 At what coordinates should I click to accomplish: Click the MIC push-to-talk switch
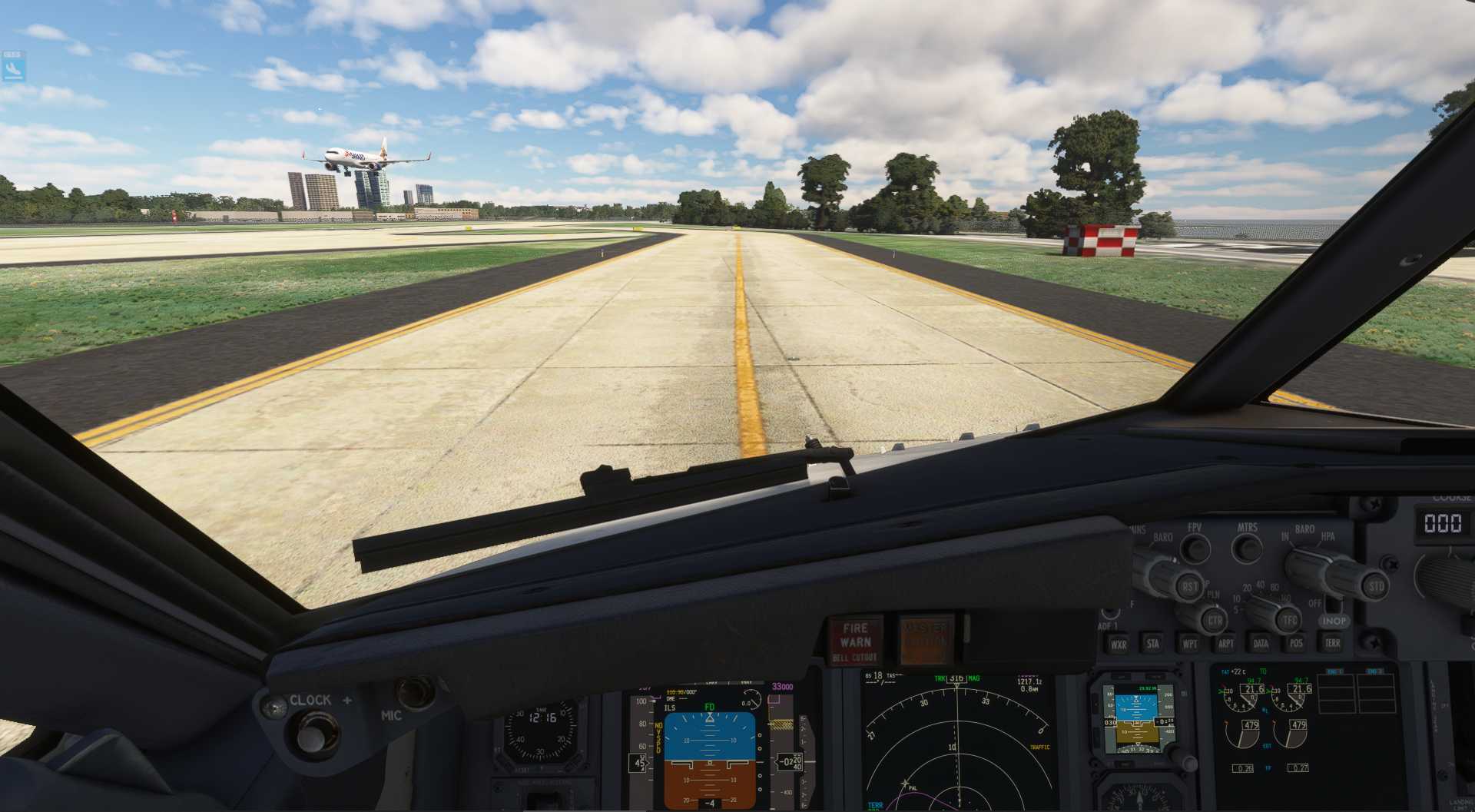[x=415, y=691]
